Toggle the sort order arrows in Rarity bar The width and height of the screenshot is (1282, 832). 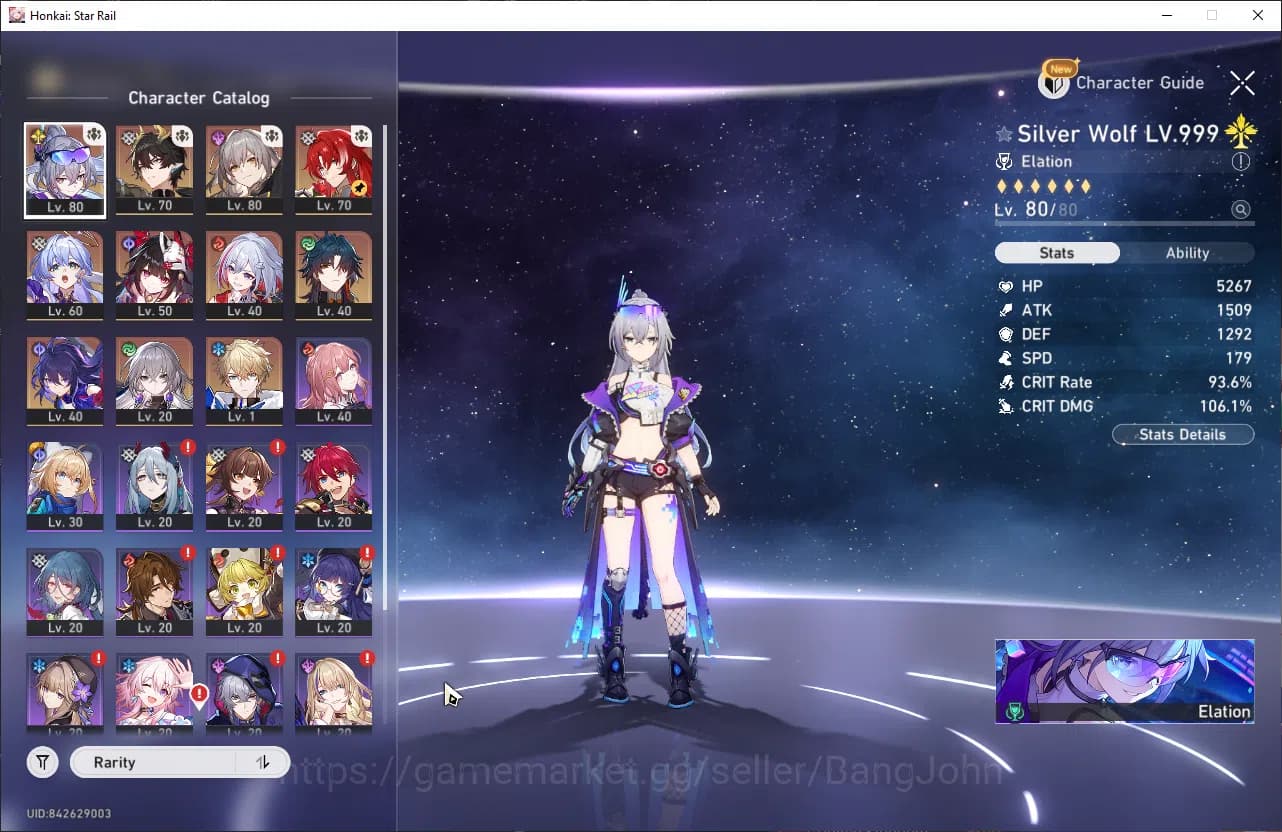tap(262, 761)
